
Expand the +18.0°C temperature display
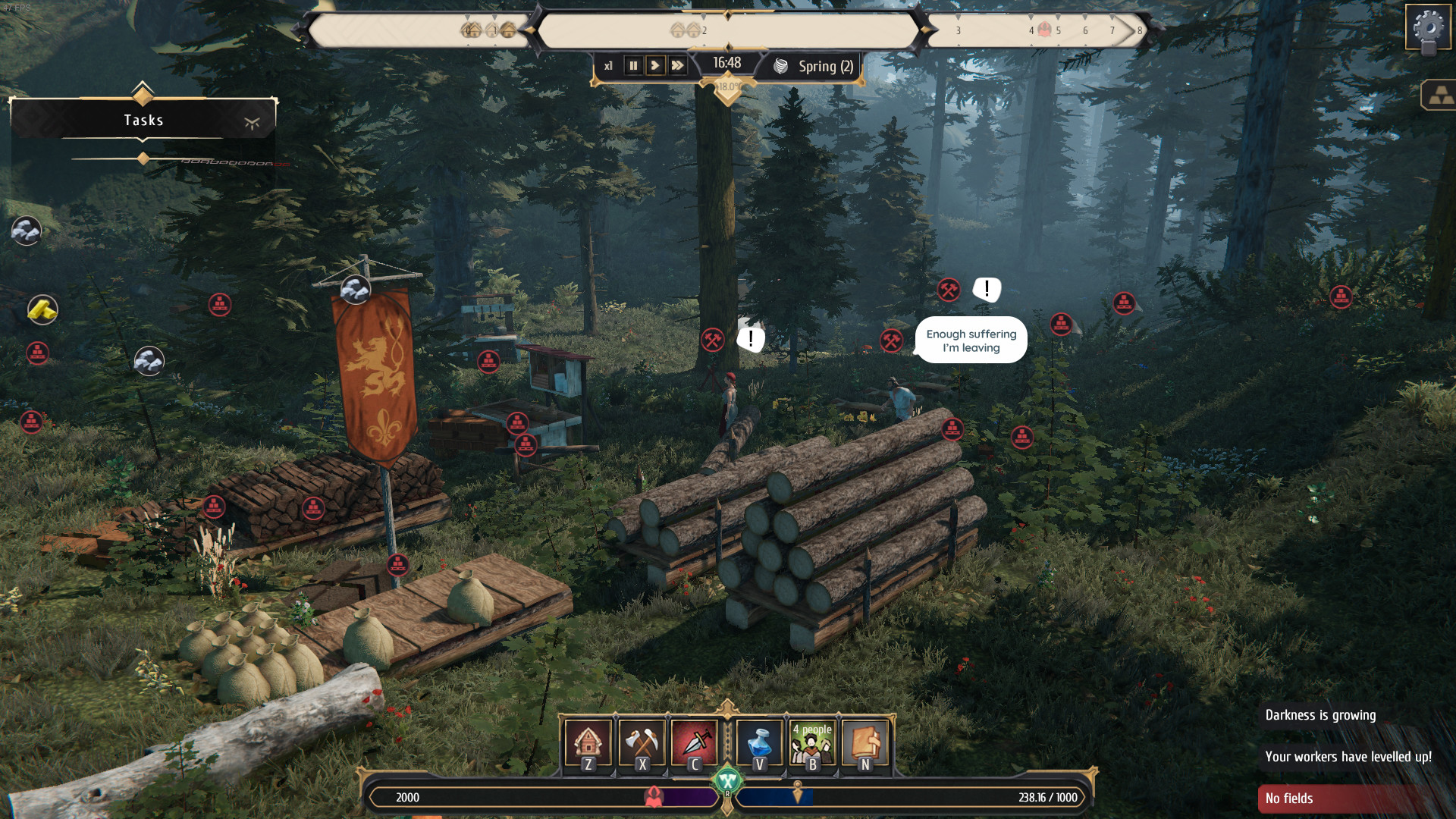coord(728,86)
